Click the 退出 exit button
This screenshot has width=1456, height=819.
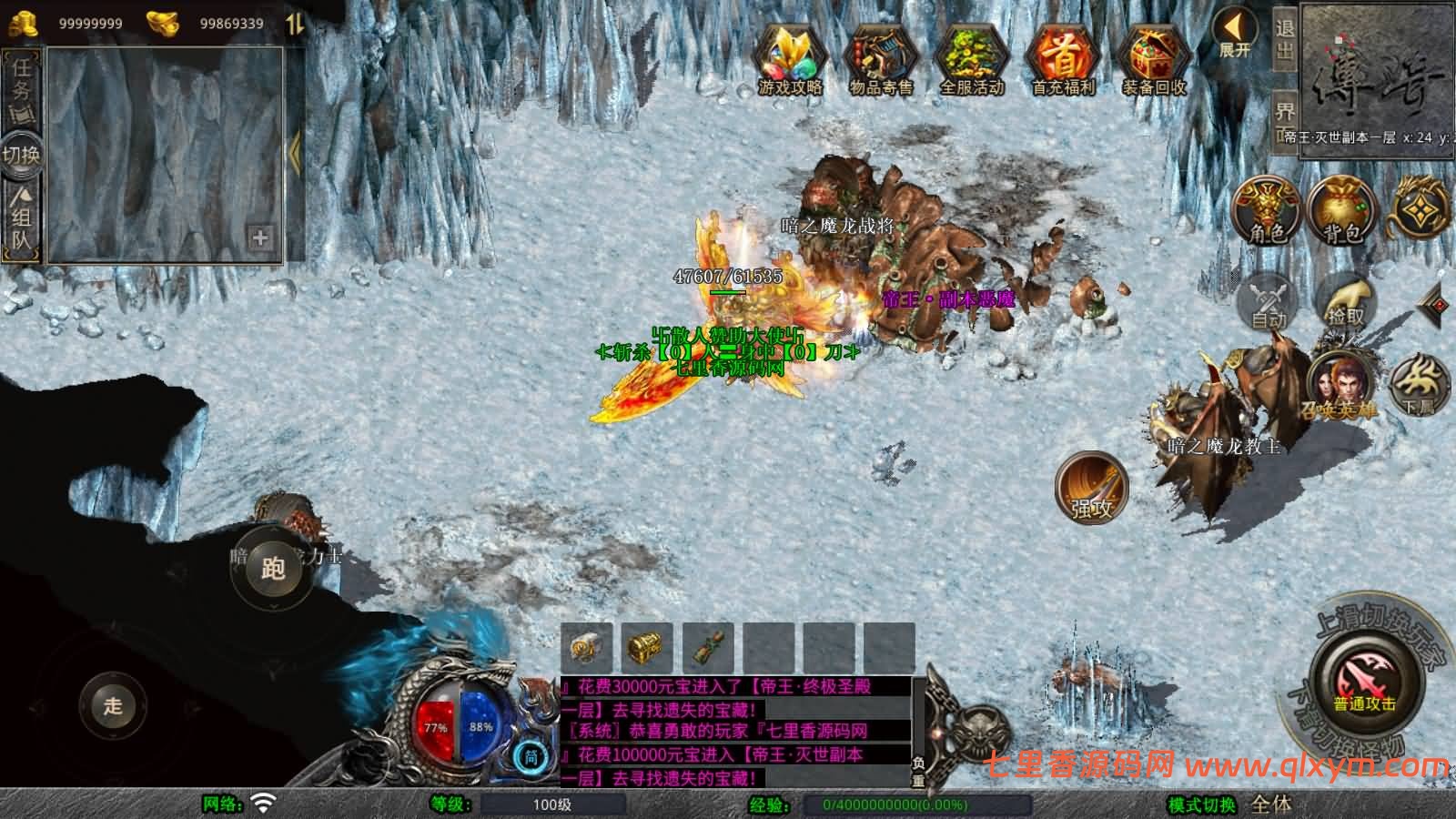(1284, 38)
